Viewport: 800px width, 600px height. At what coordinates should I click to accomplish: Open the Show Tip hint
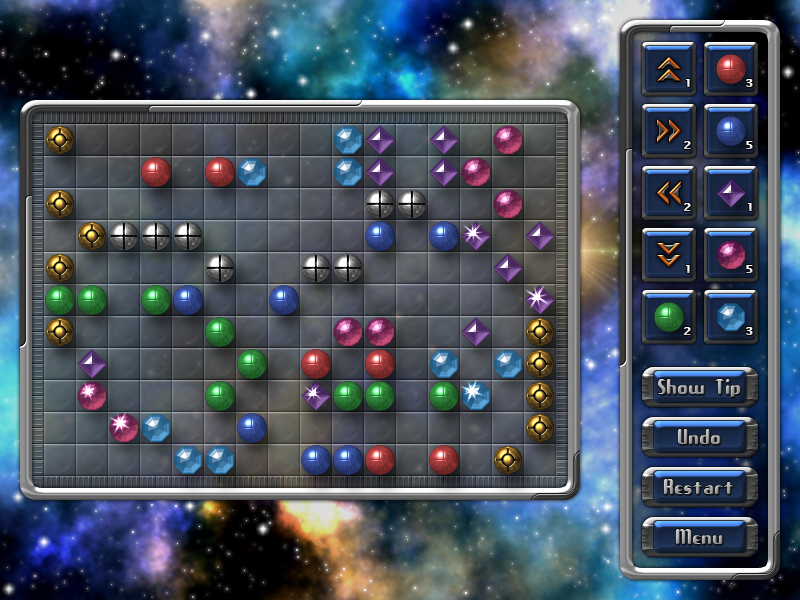coord(699,388)
